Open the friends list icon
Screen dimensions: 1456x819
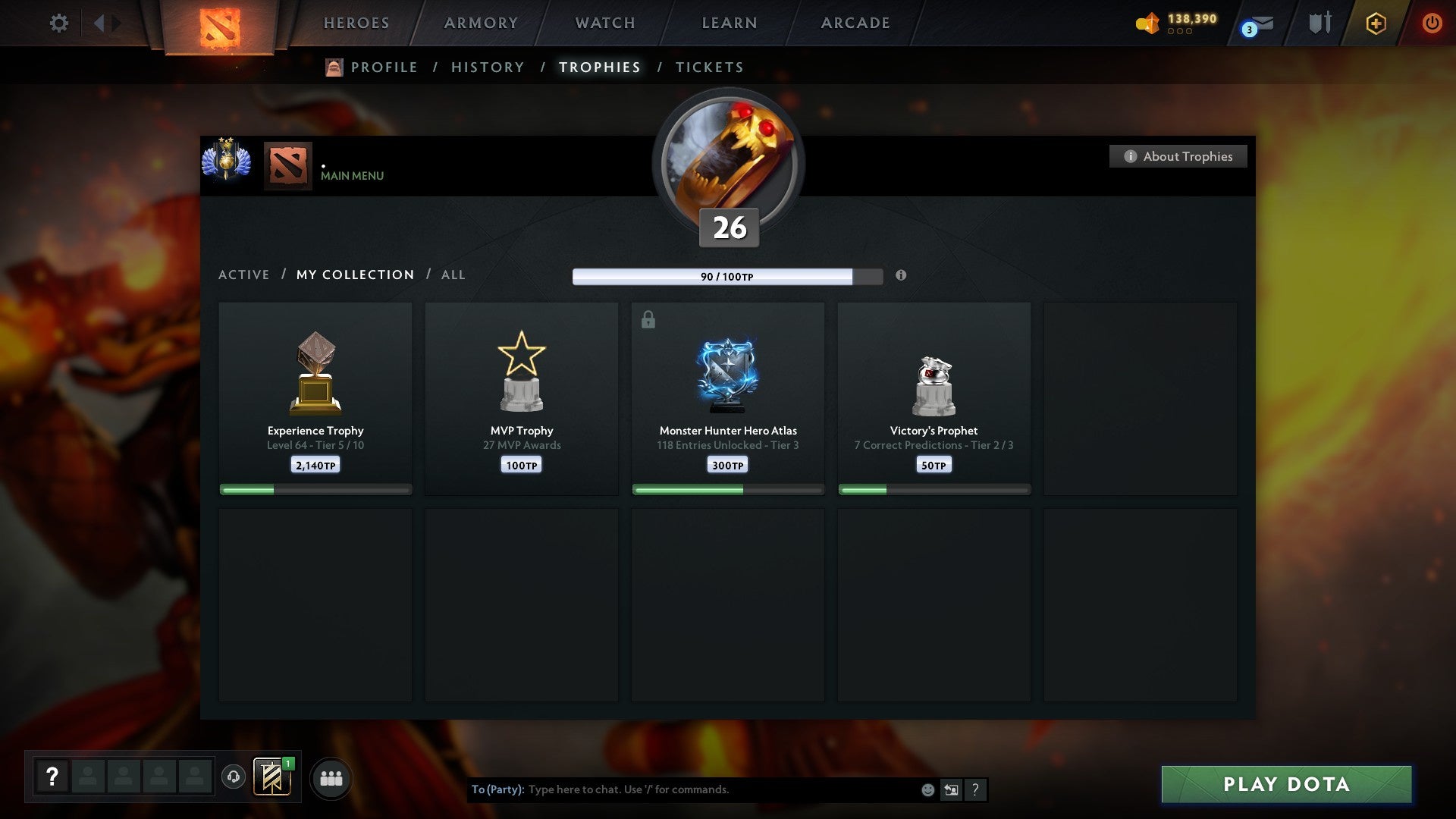331,777
